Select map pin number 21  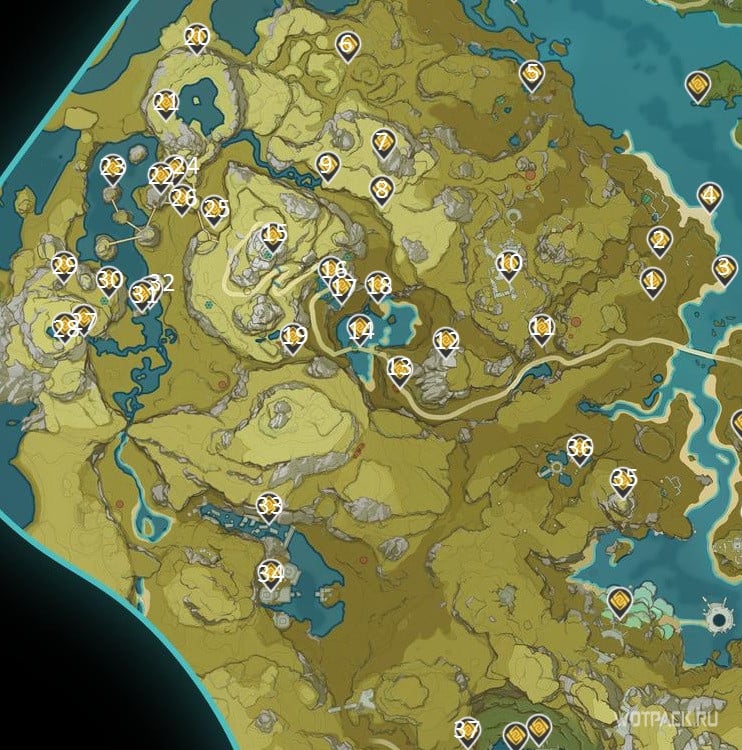click(166, 104)
